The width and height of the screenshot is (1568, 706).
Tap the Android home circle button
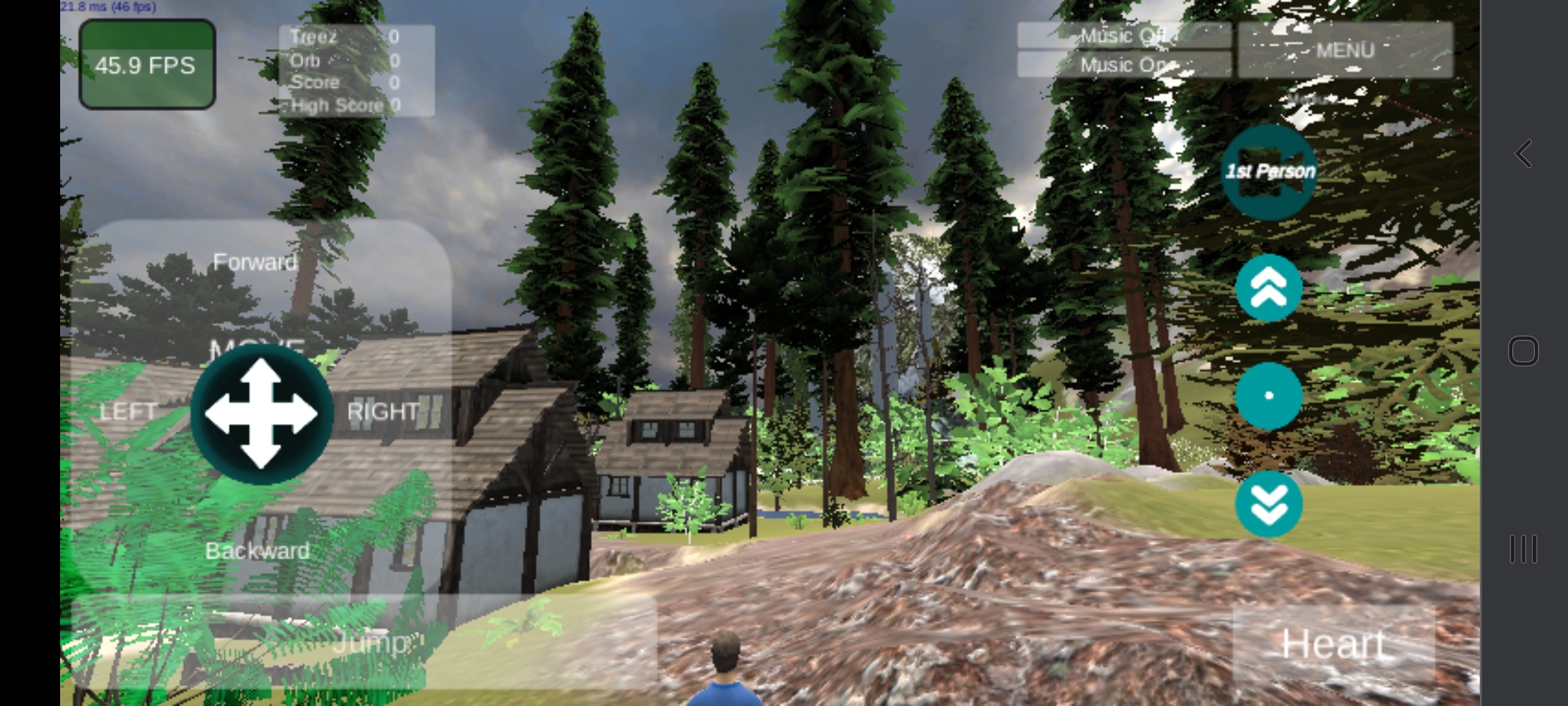pyautogui.click(x=1525, y=351)
